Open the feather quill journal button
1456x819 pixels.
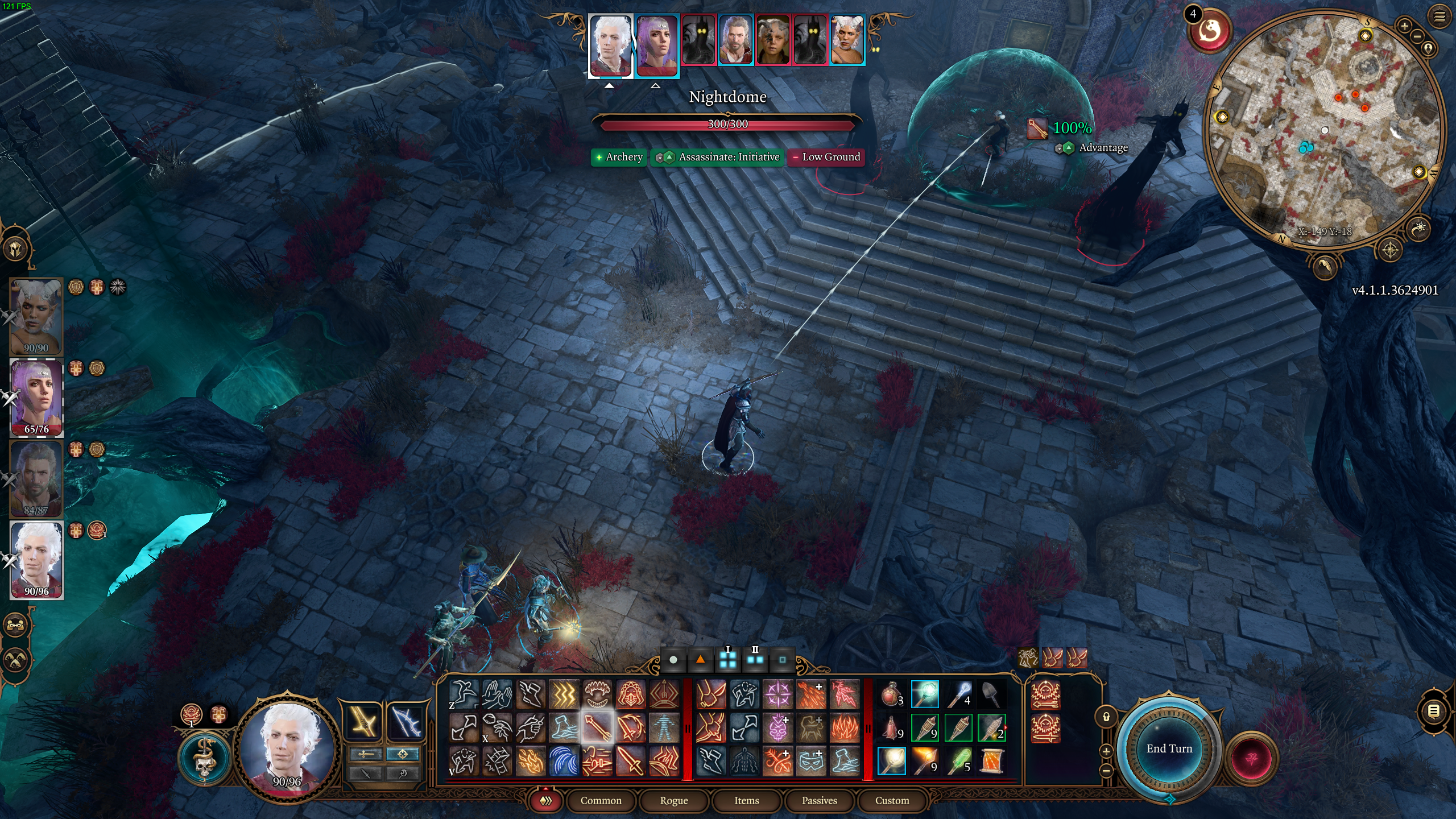click(x=1324, y=266)
